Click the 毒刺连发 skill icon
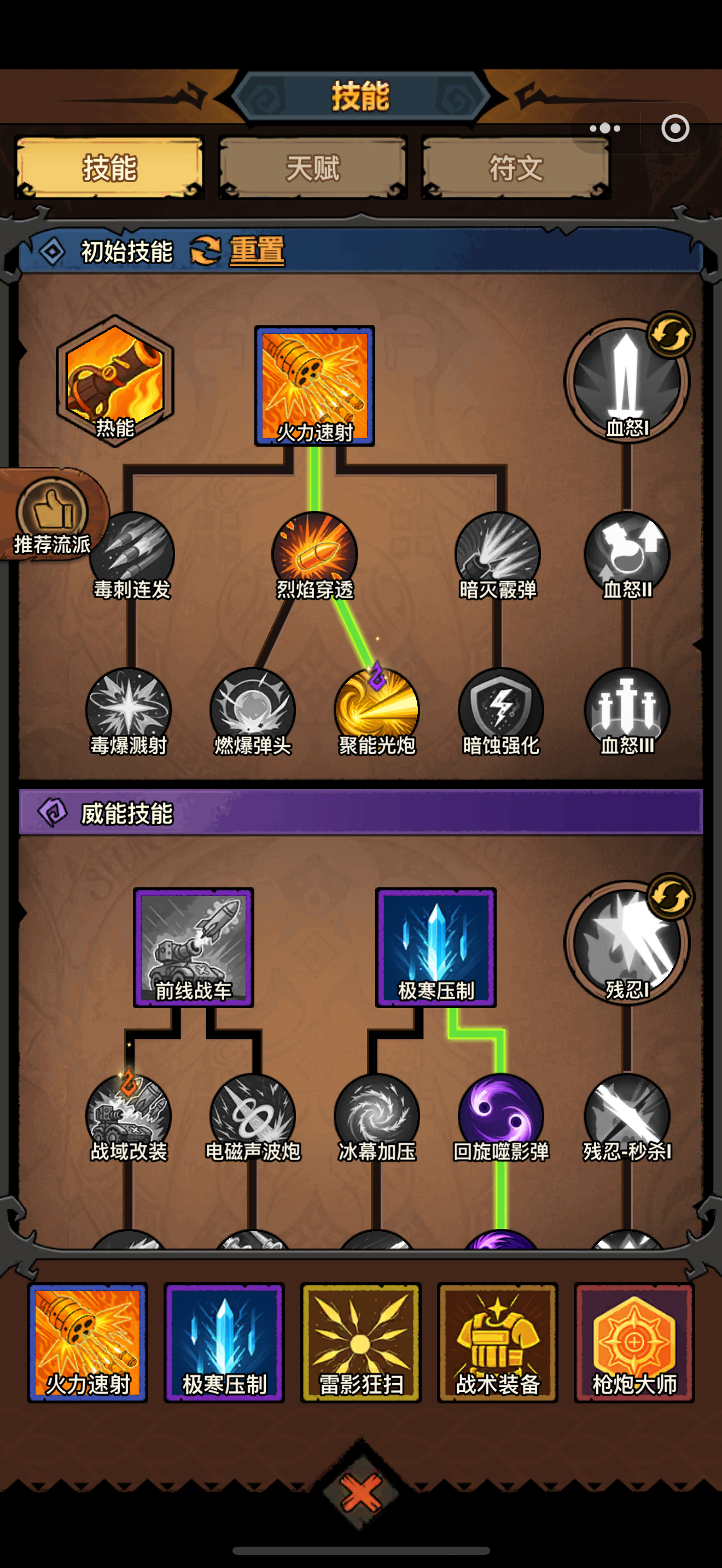The height and width of the screenshot is (1568, 722). 130,554
